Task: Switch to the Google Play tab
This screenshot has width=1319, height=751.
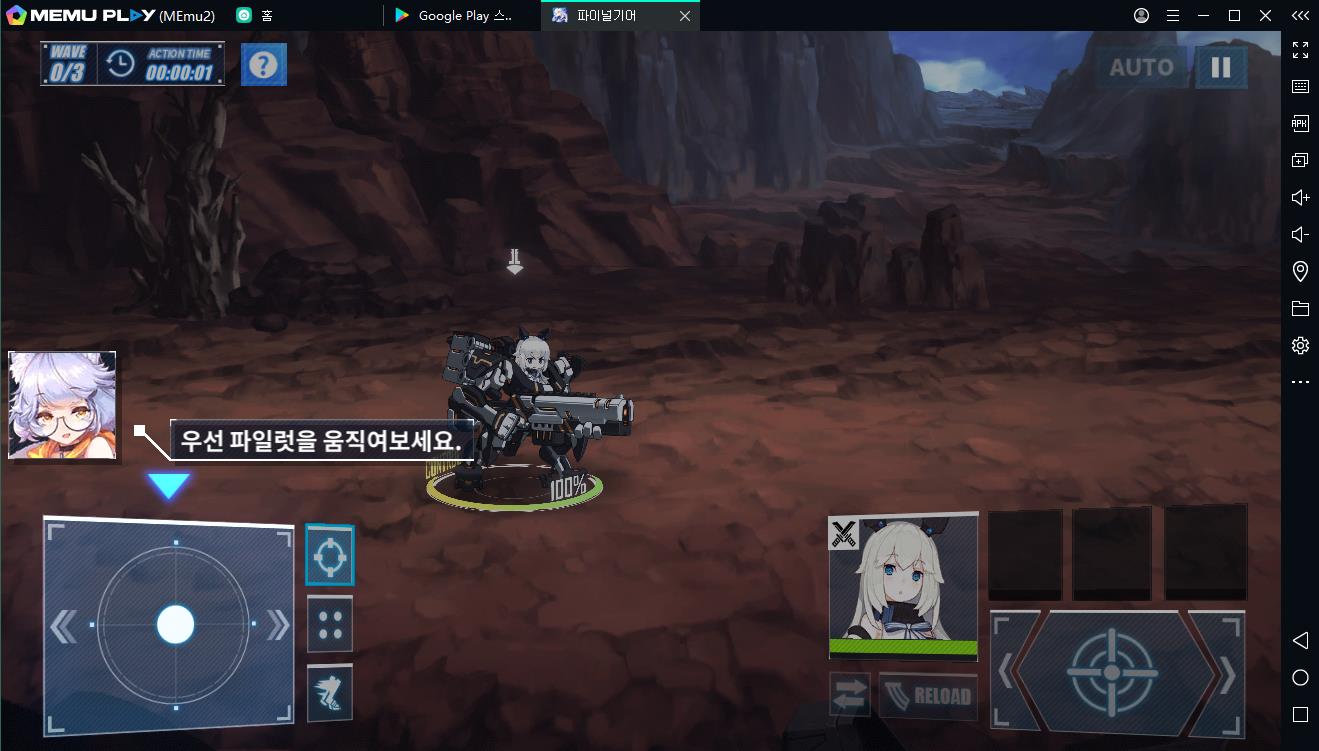Action: 460,16
